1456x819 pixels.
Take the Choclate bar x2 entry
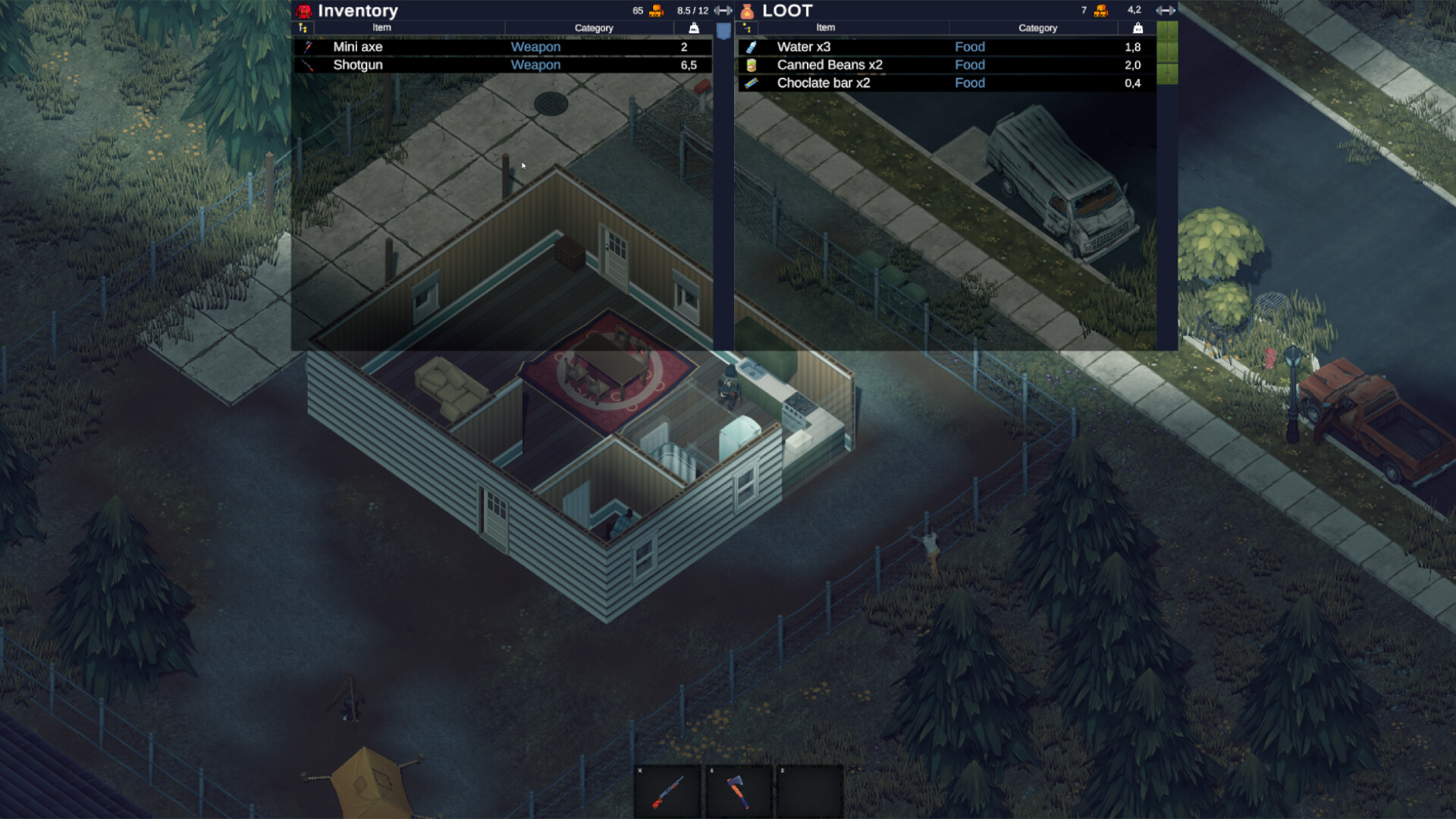point(946,83)
